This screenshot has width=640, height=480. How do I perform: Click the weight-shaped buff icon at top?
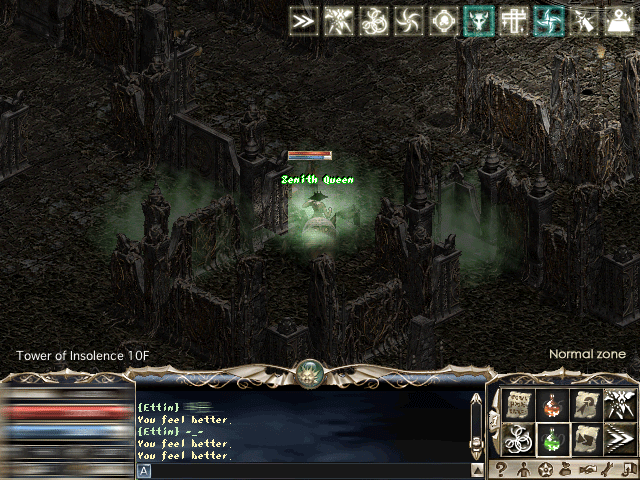(x=619, y=21)
